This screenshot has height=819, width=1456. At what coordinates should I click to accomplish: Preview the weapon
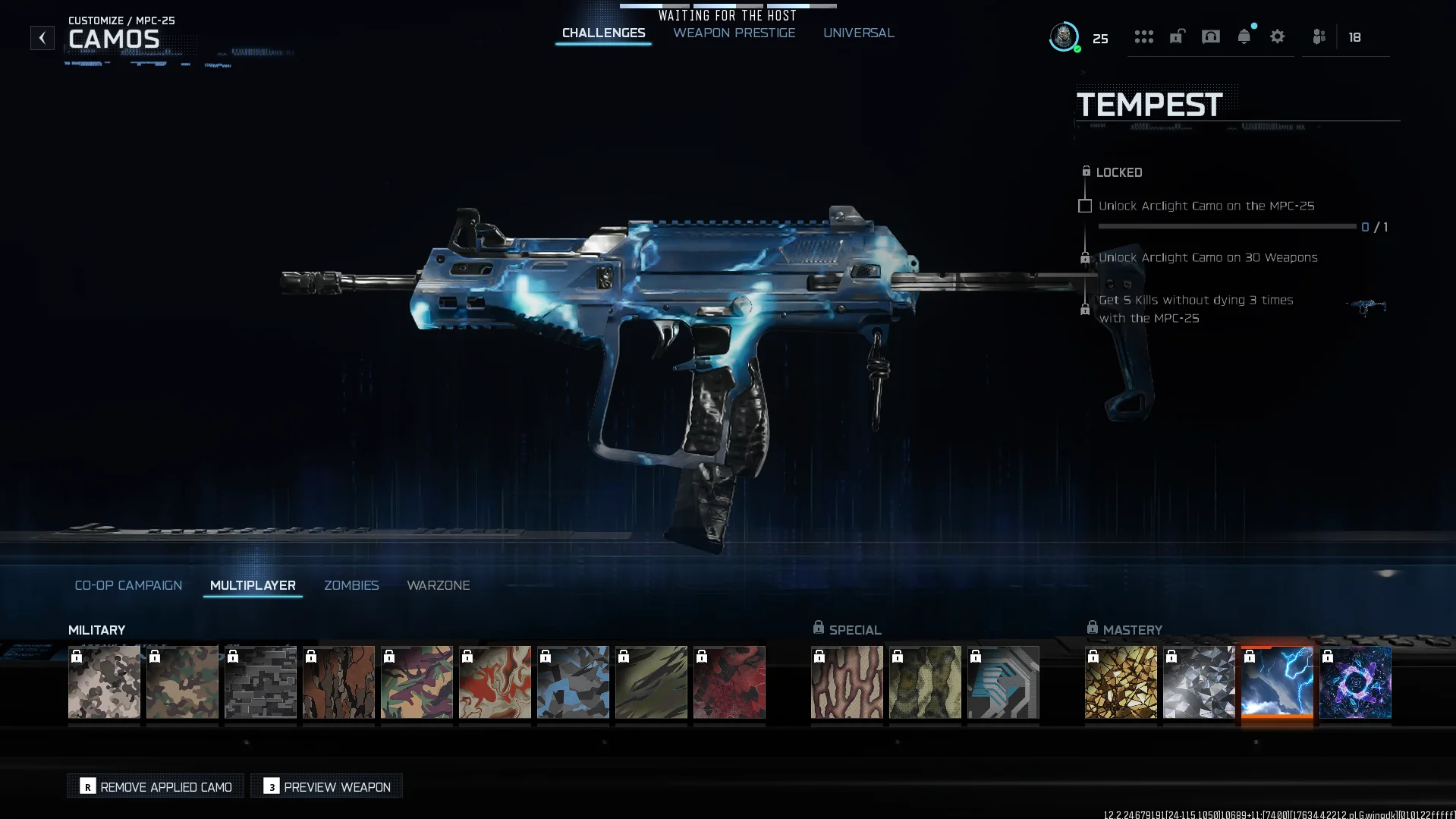click(x=327, y=786)
